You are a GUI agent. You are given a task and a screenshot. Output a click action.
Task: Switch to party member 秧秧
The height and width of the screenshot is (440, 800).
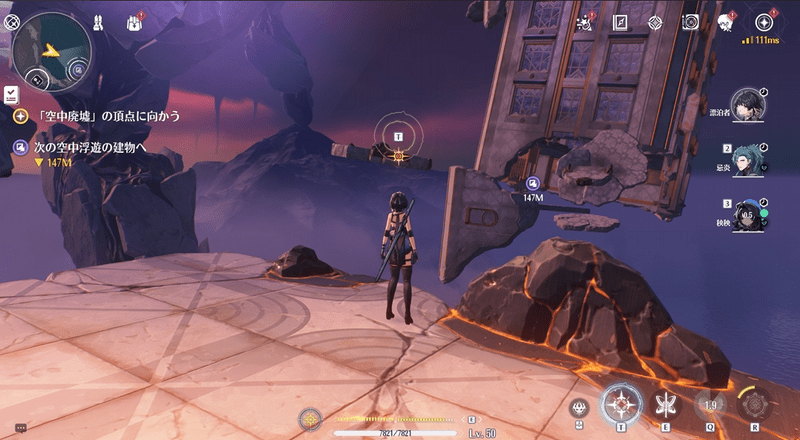tap(746, 215)
